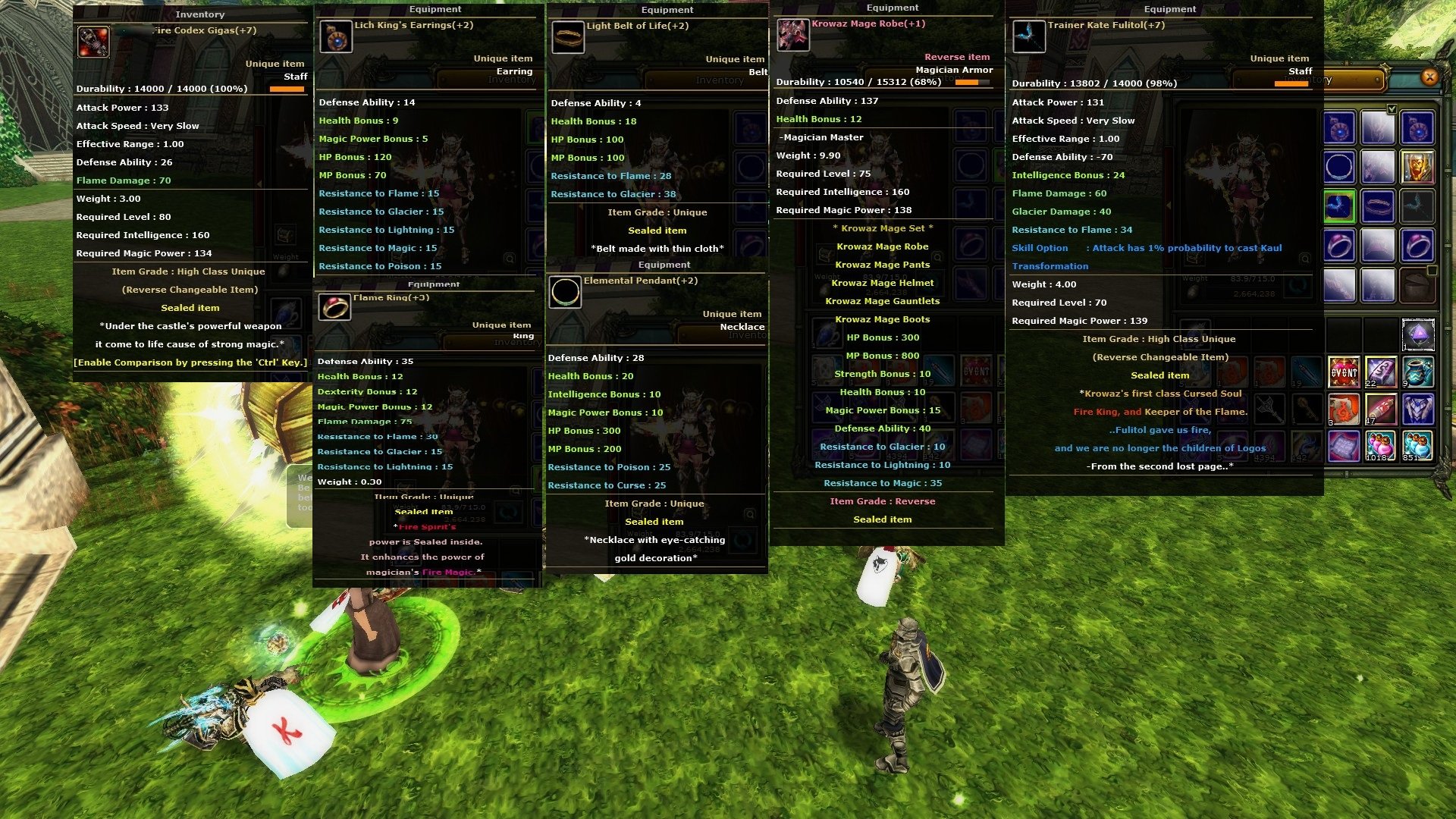The width and height of the screenshot is (1456, 819).
Task: Select the potion stack of 851
Action: pos(1417,446)
